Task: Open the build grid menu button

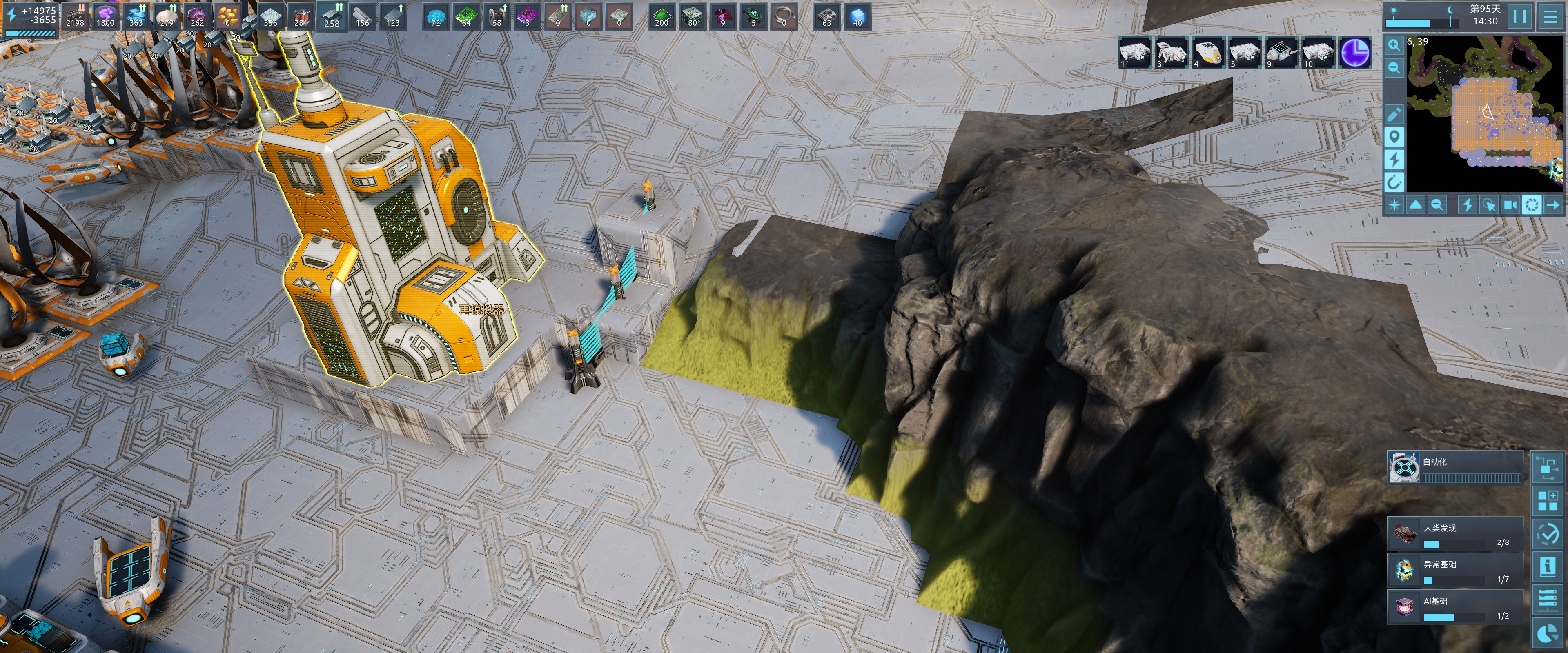Action: (x=1547, y=501)
